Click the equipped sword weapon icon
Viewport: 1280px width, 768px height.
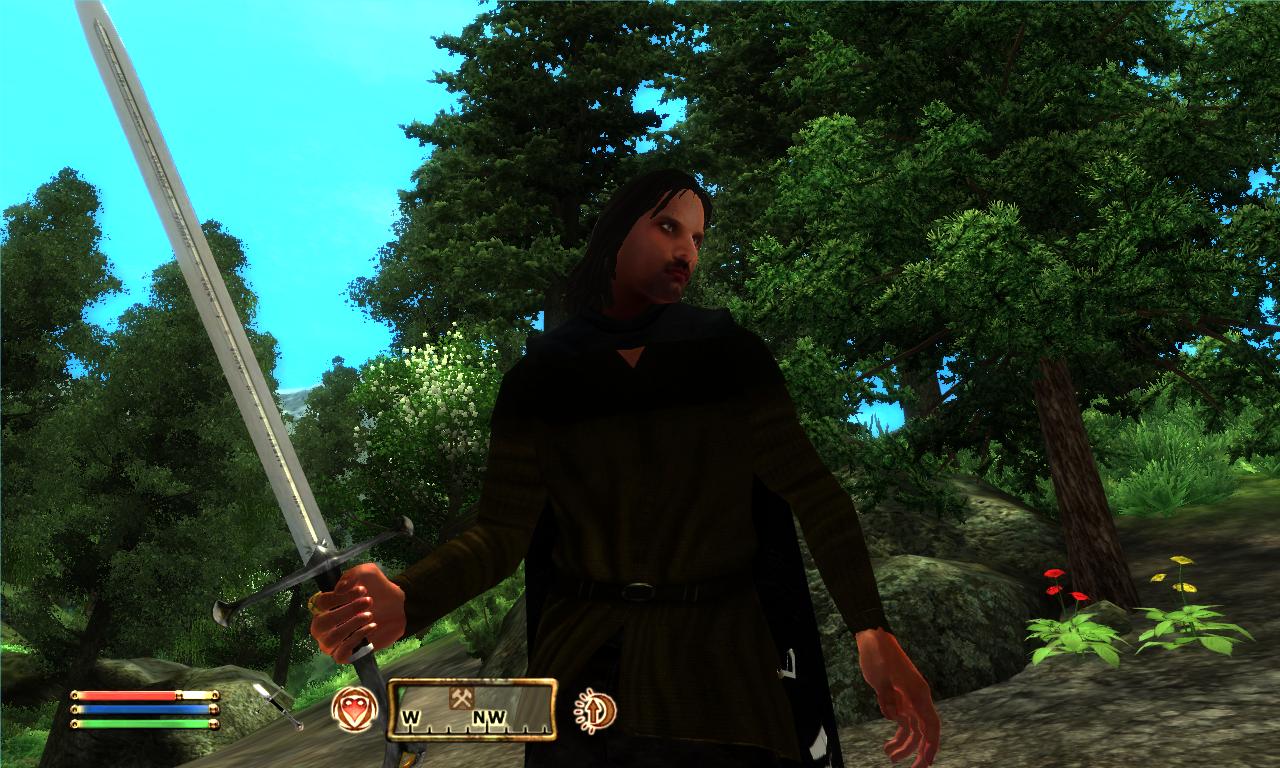pos(278,705)
